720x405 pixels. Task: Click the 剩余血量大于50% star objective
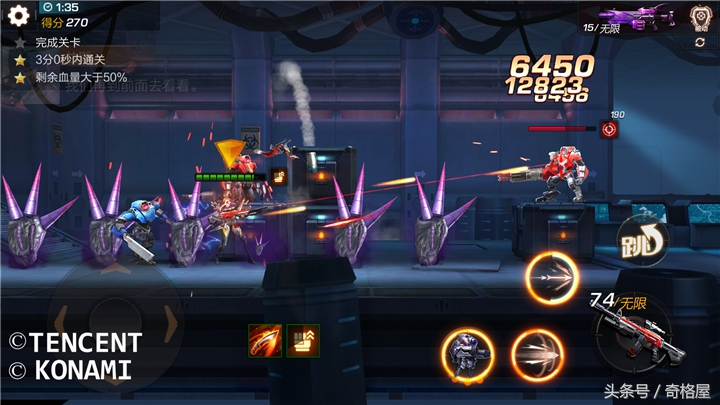pyautogui.click(x=80, y=77)
